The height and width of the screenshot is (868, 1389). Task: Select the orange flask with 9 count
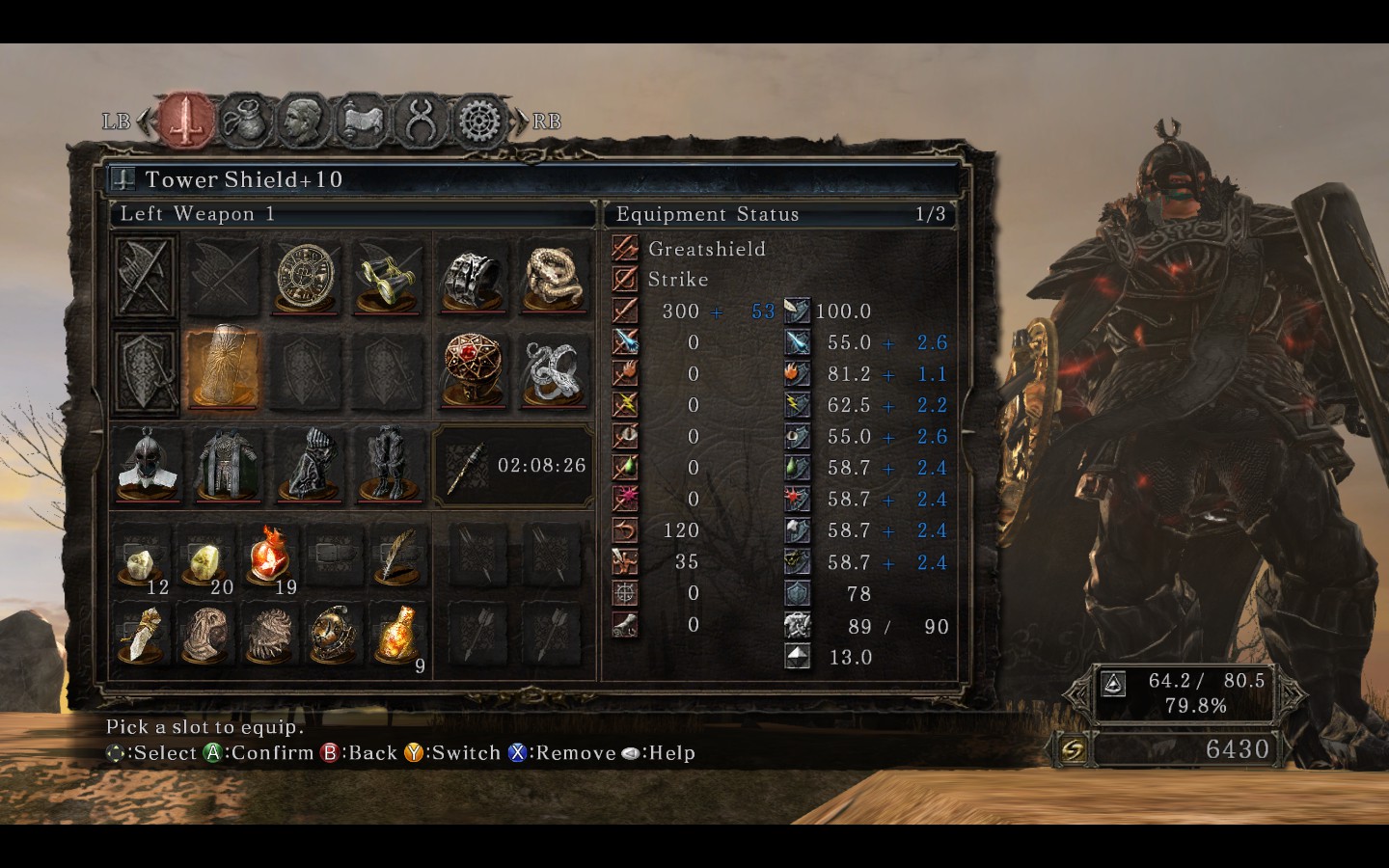click(x=397, y=635)
